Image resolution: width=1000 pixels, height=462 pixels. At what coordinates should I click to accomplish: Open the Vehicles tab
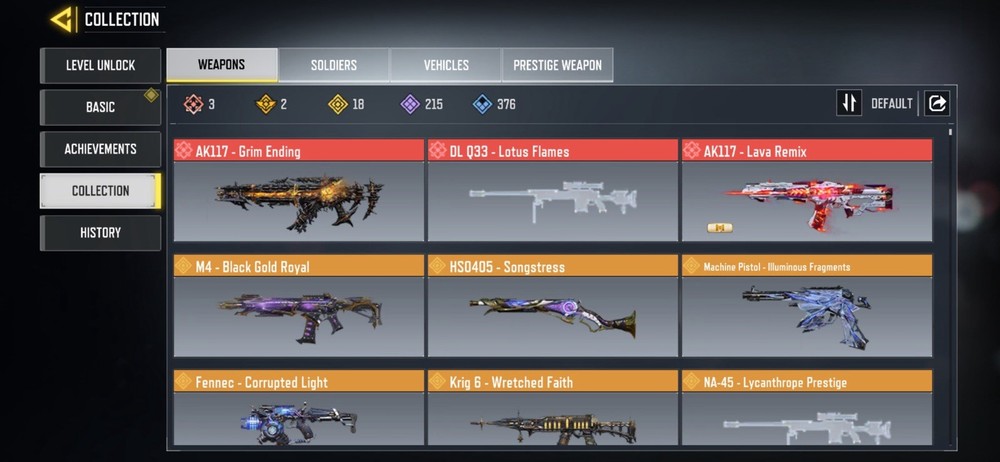pyautogui.click(x=446, y=65)
